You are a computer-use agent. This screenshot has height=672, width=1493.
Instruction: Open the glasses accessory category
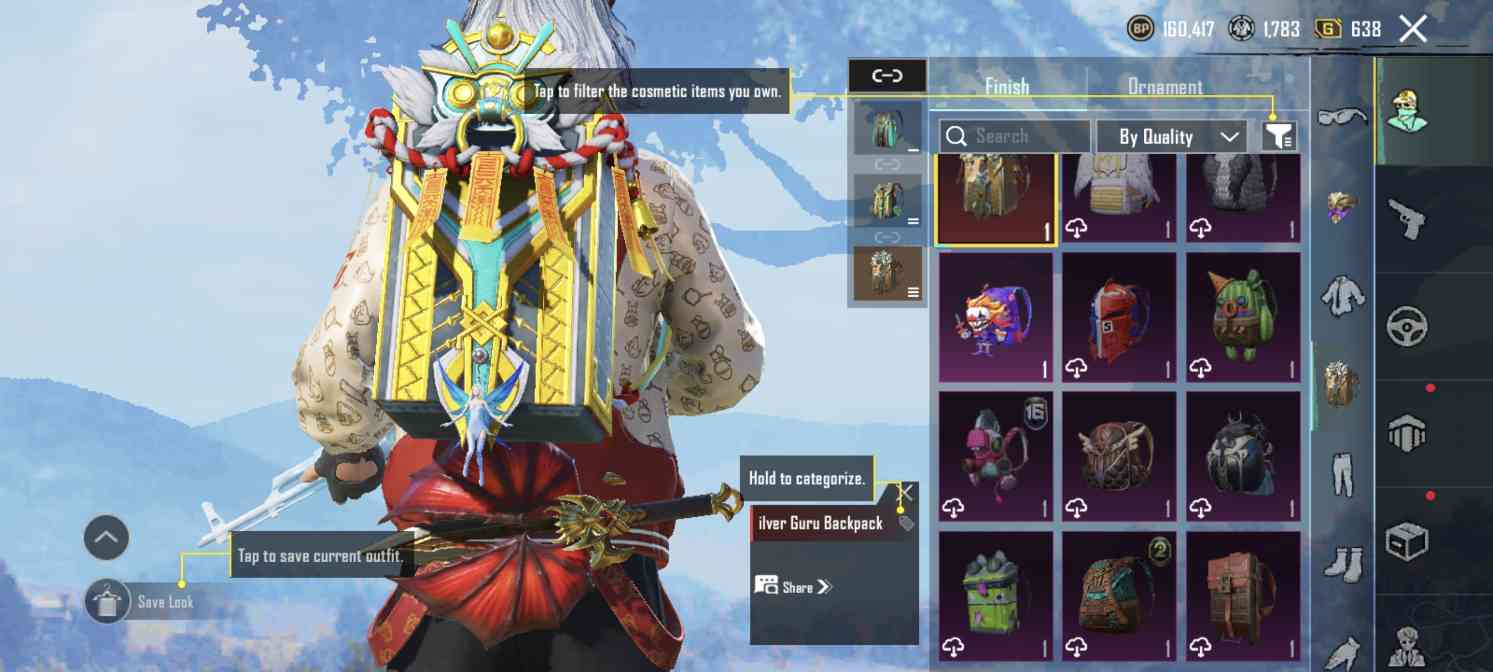(1342, 117)
